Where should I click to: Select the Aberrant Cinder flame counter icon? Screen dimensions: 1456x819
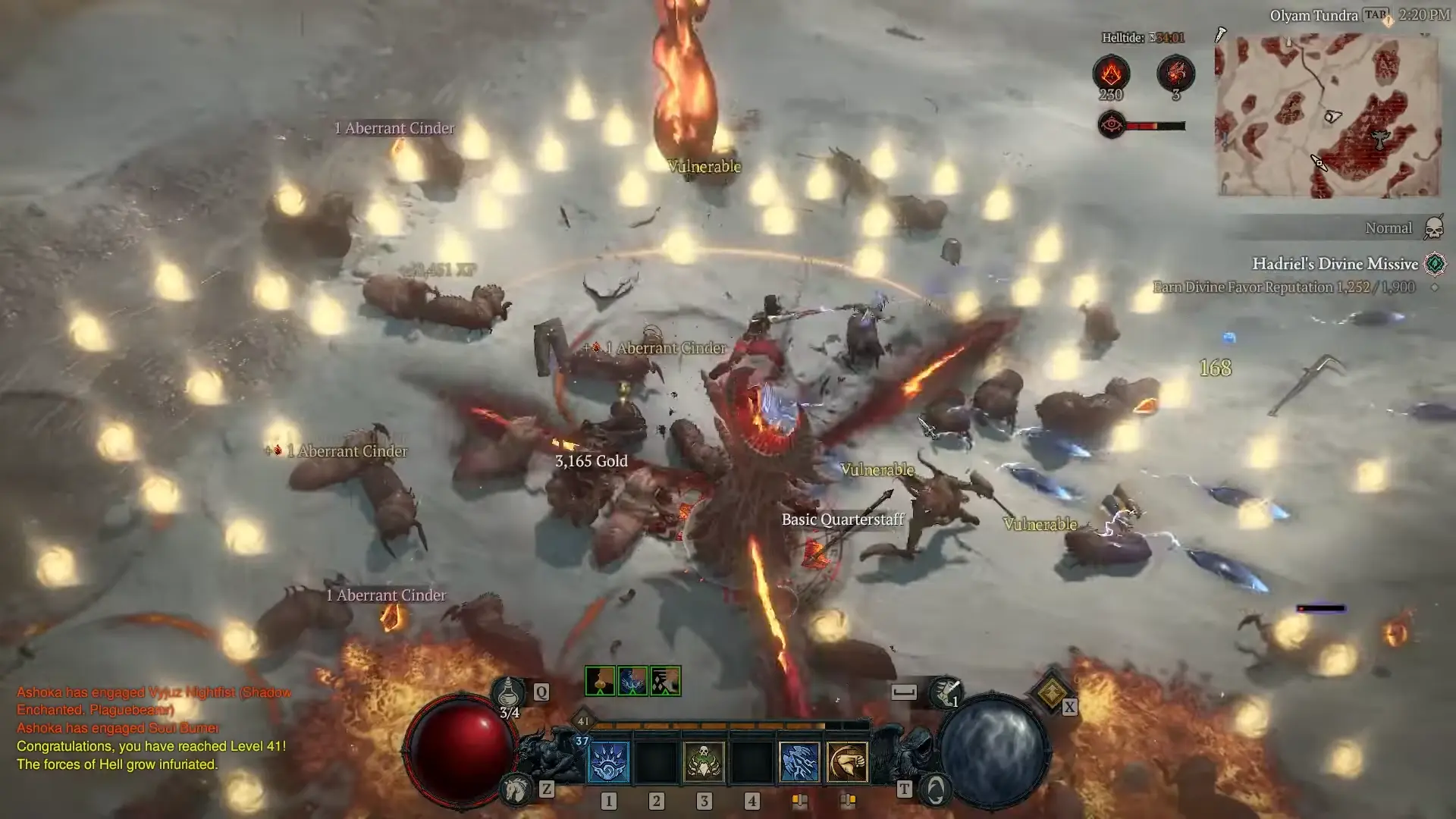click(x=1111, y=74)
